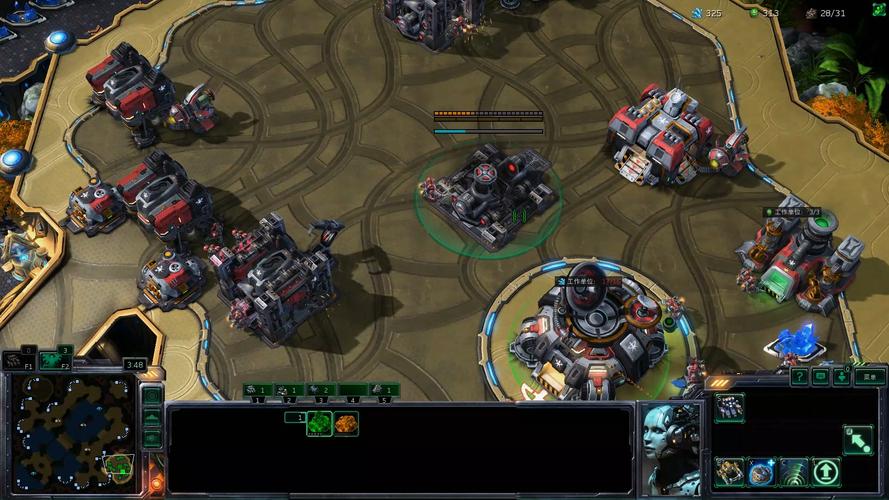Select all army units F2 button
The height and width of the screenshot is (500, 889).
55,360
